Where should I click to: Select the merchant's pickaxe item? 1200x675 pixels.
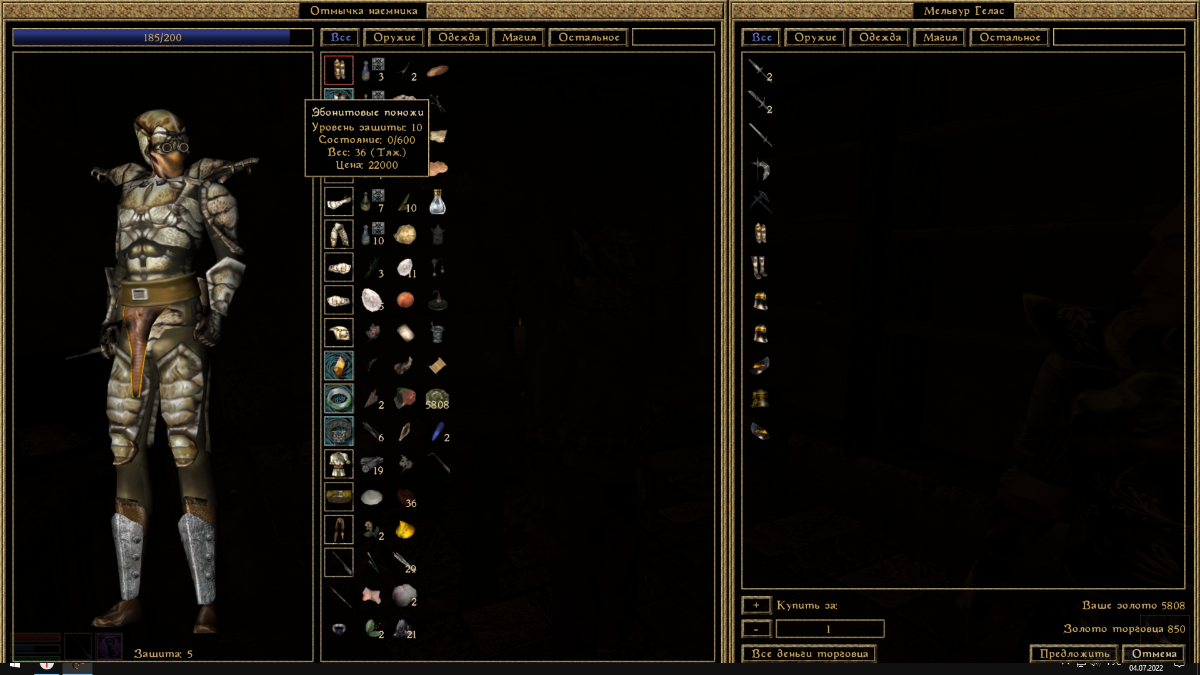[760, 201]
